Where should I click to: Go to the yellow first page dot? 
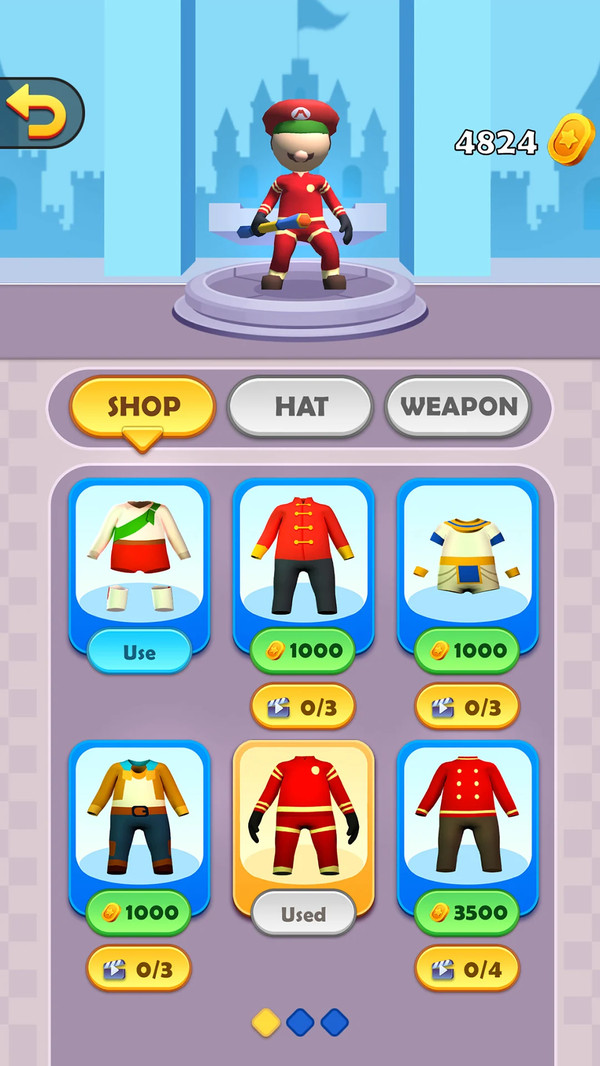coord(267,1022)
